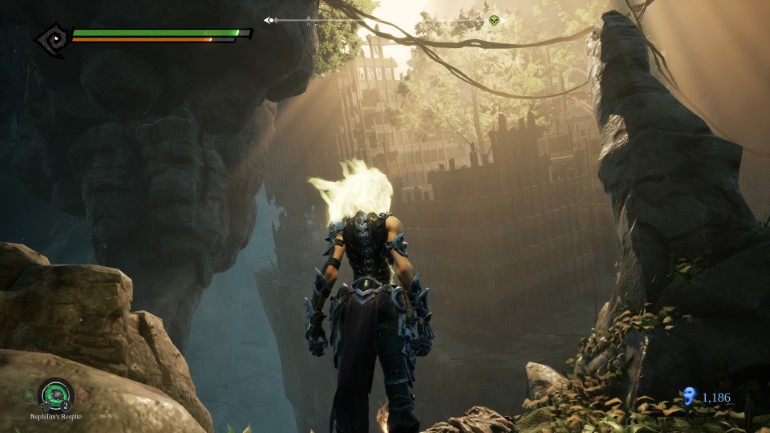
Task: Select the Nephilim's Respite item slot
Action: [56, 396]
